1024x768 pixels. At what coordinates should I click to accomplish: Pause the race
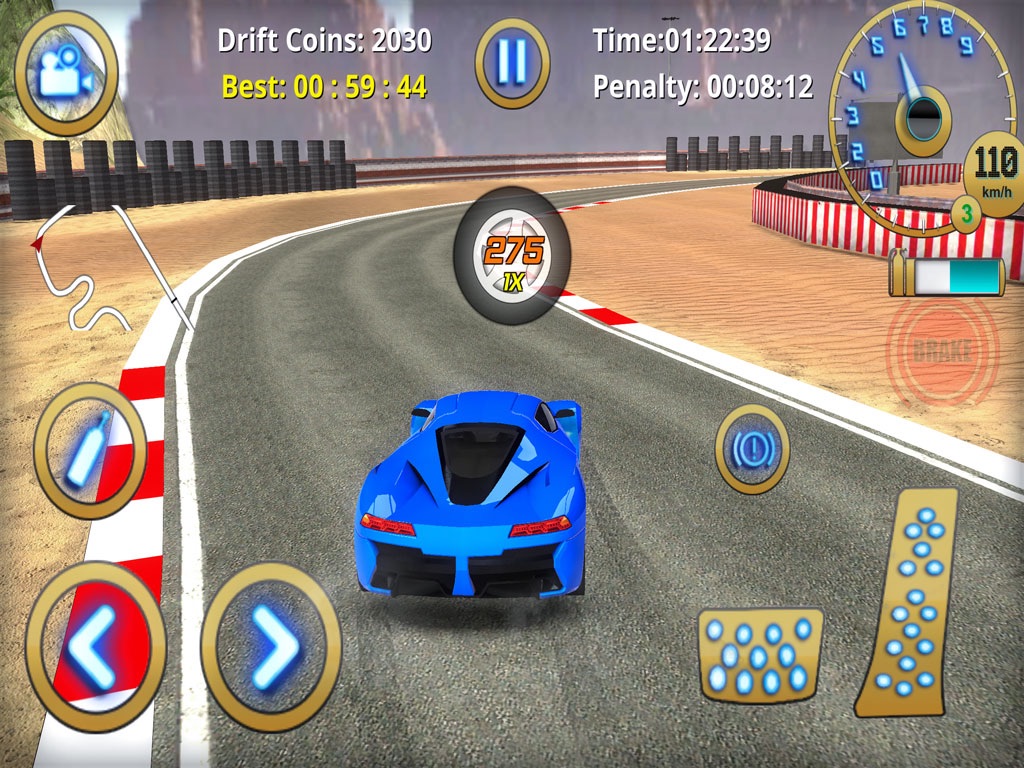point(512,63)
